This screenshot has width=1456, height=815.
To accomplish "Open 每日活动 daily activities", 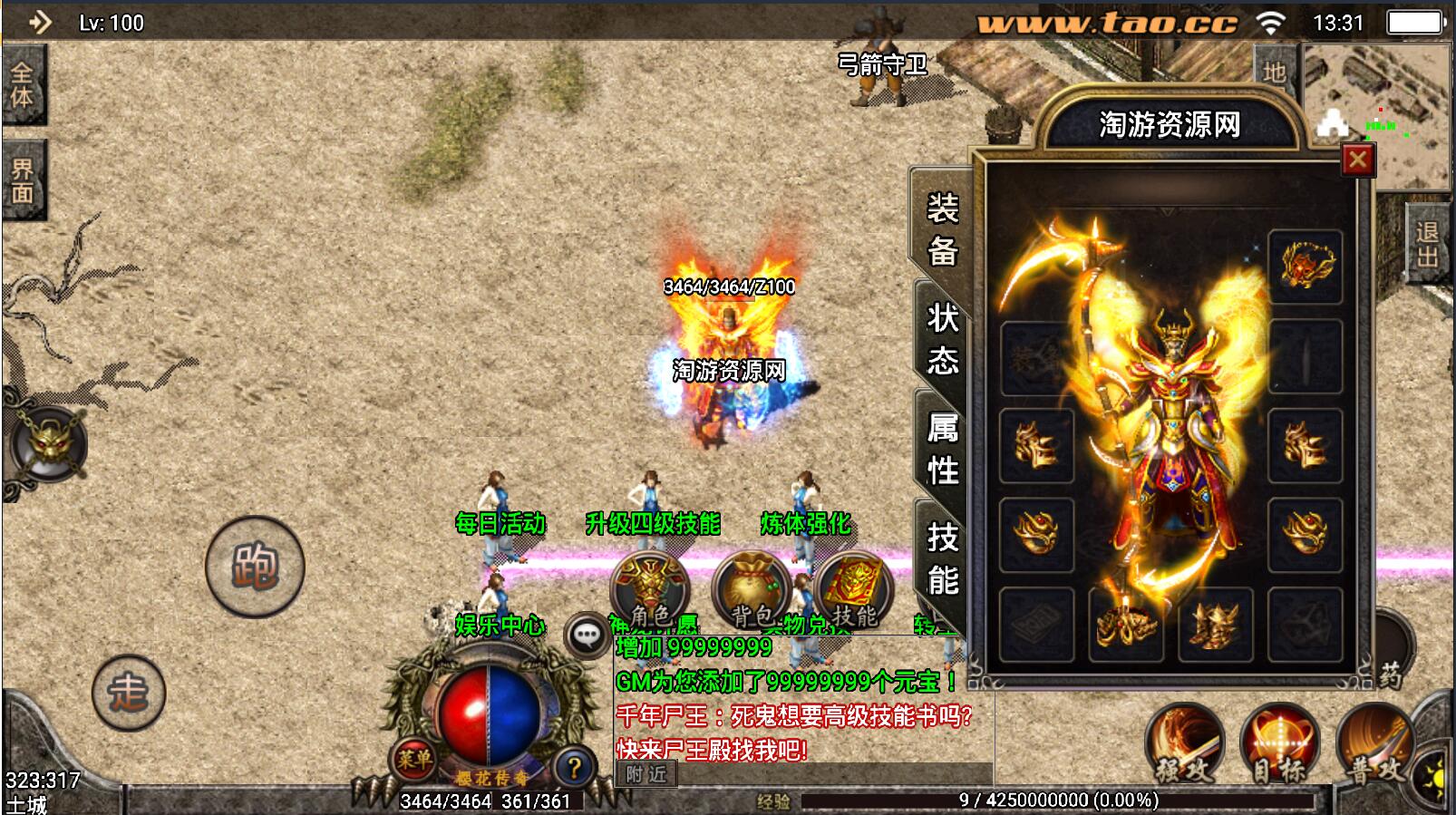I will [x=500, y=523].
